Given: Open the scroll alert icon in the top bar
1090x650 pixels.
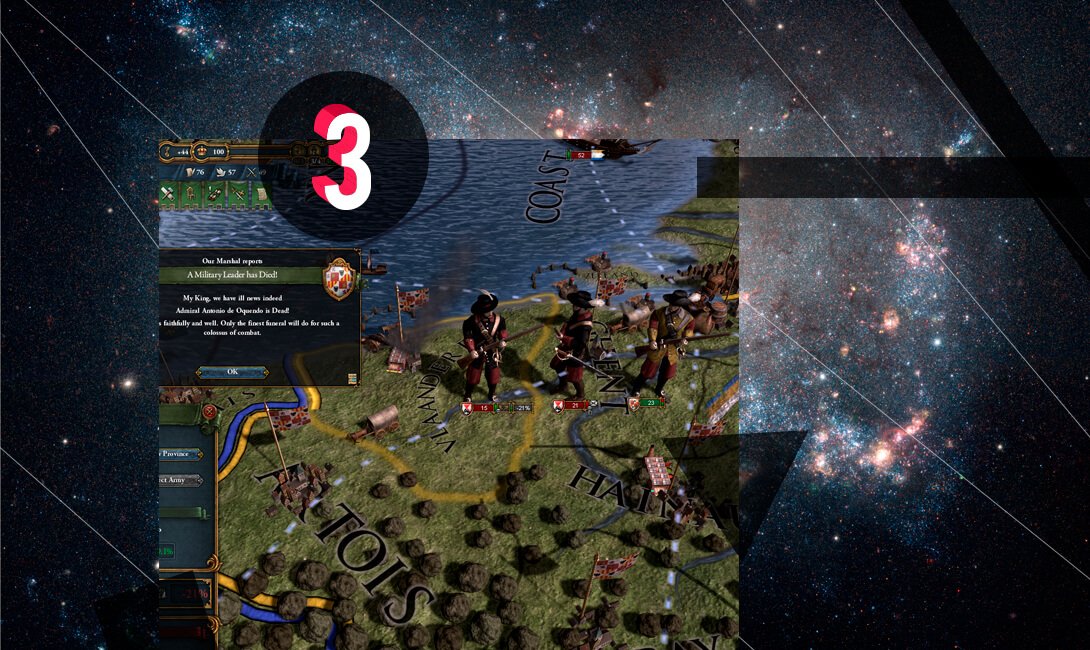Looking at the screenshot, I should point(262,194).
